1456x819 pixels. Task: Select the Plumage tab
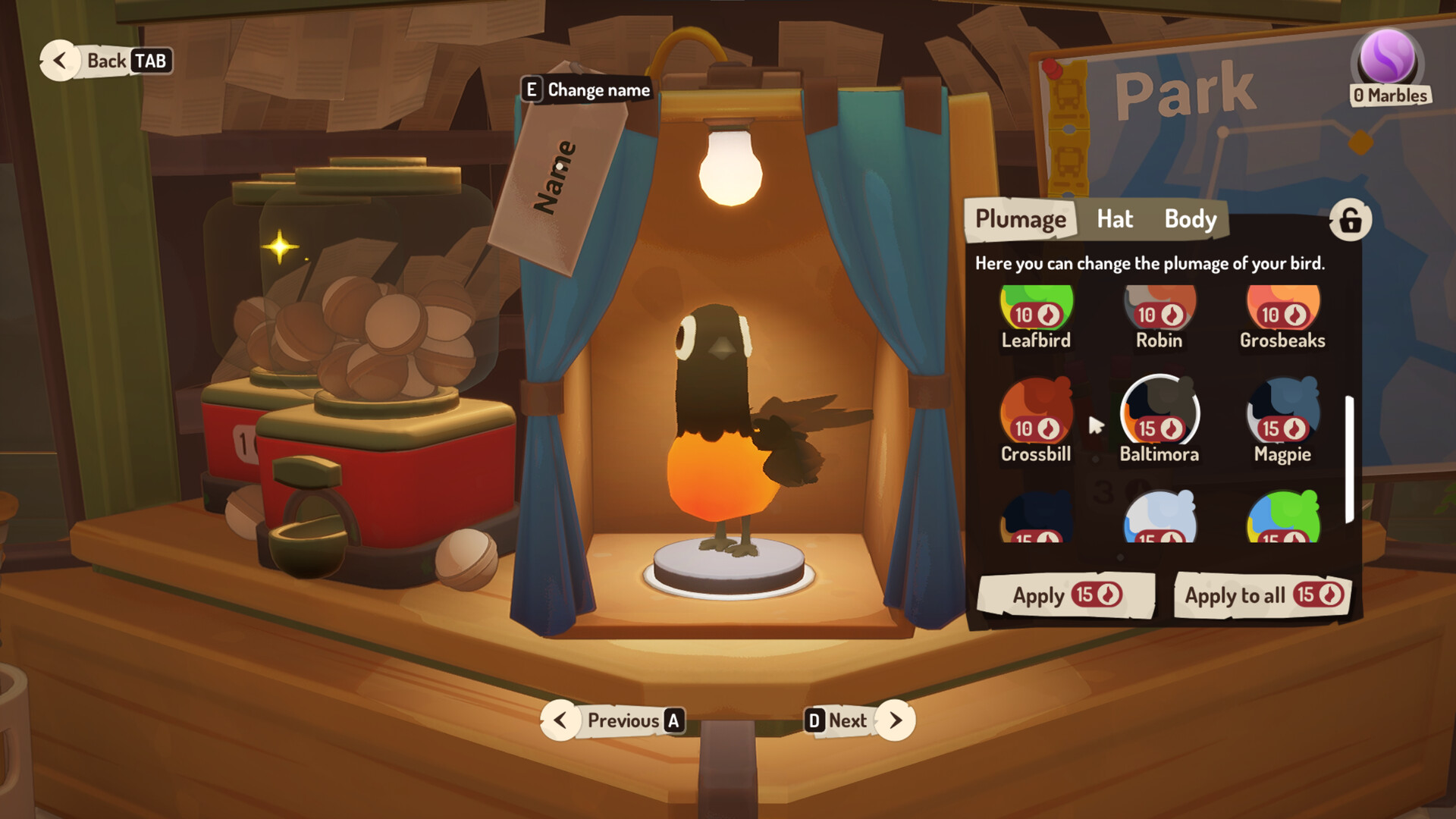click(1020, 219)
